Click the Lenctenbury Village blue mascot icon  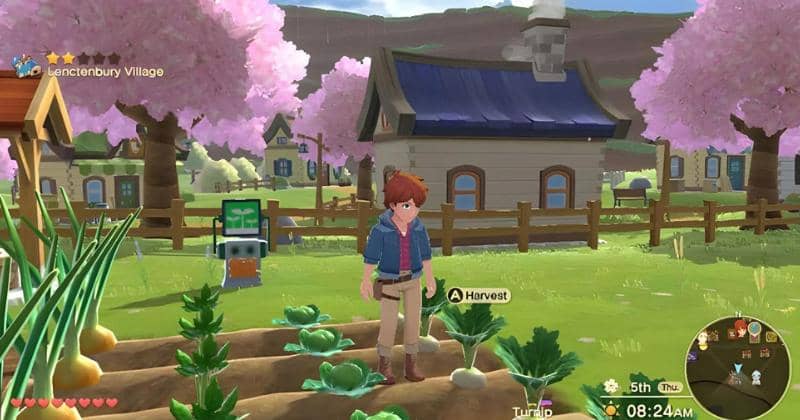[23, 66]
